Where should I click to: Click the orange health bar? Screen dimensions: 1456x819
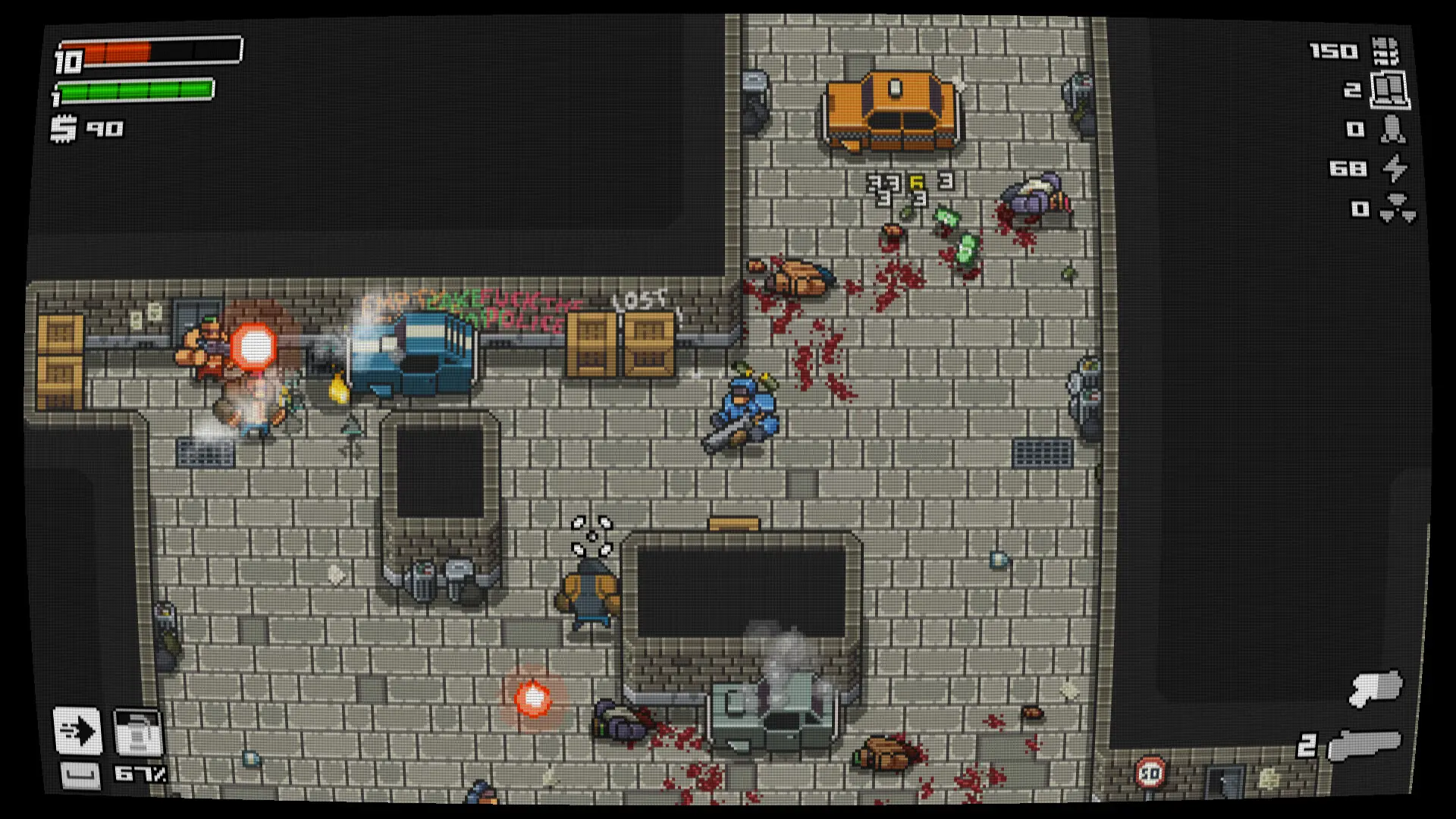pos(114,53)
